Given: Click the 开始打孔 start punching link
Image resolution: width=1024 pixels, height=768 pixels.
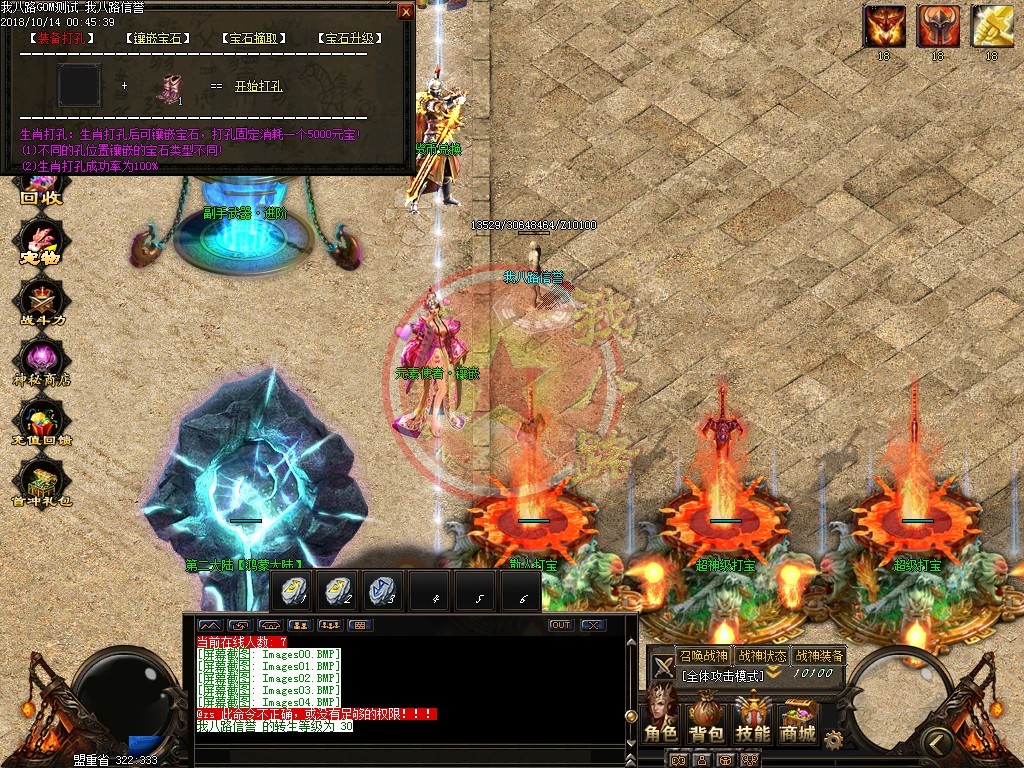Looking at the screenshot, I should tap(259, 86).
